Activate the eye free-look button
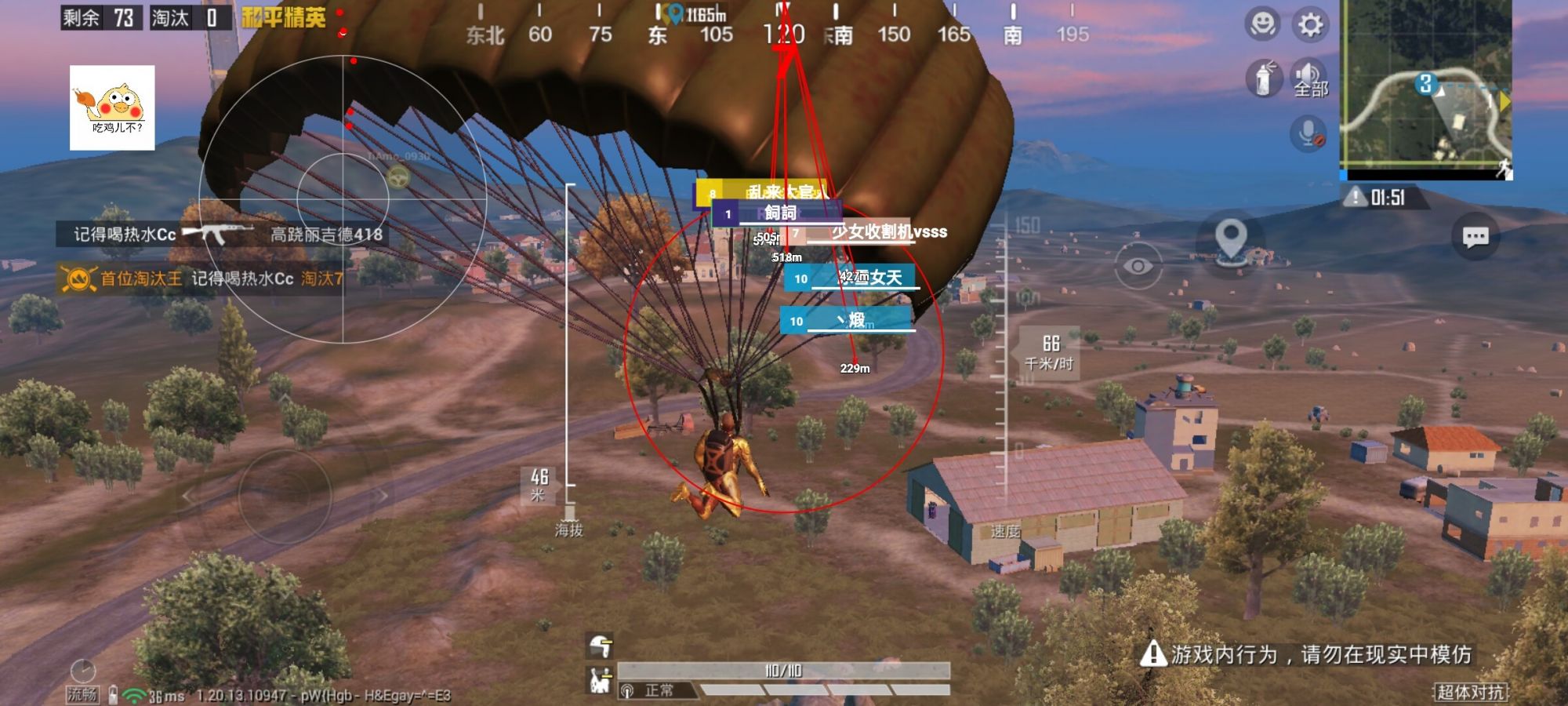The height and width of the screenshot is (706, 1568). pos(1138,267)
